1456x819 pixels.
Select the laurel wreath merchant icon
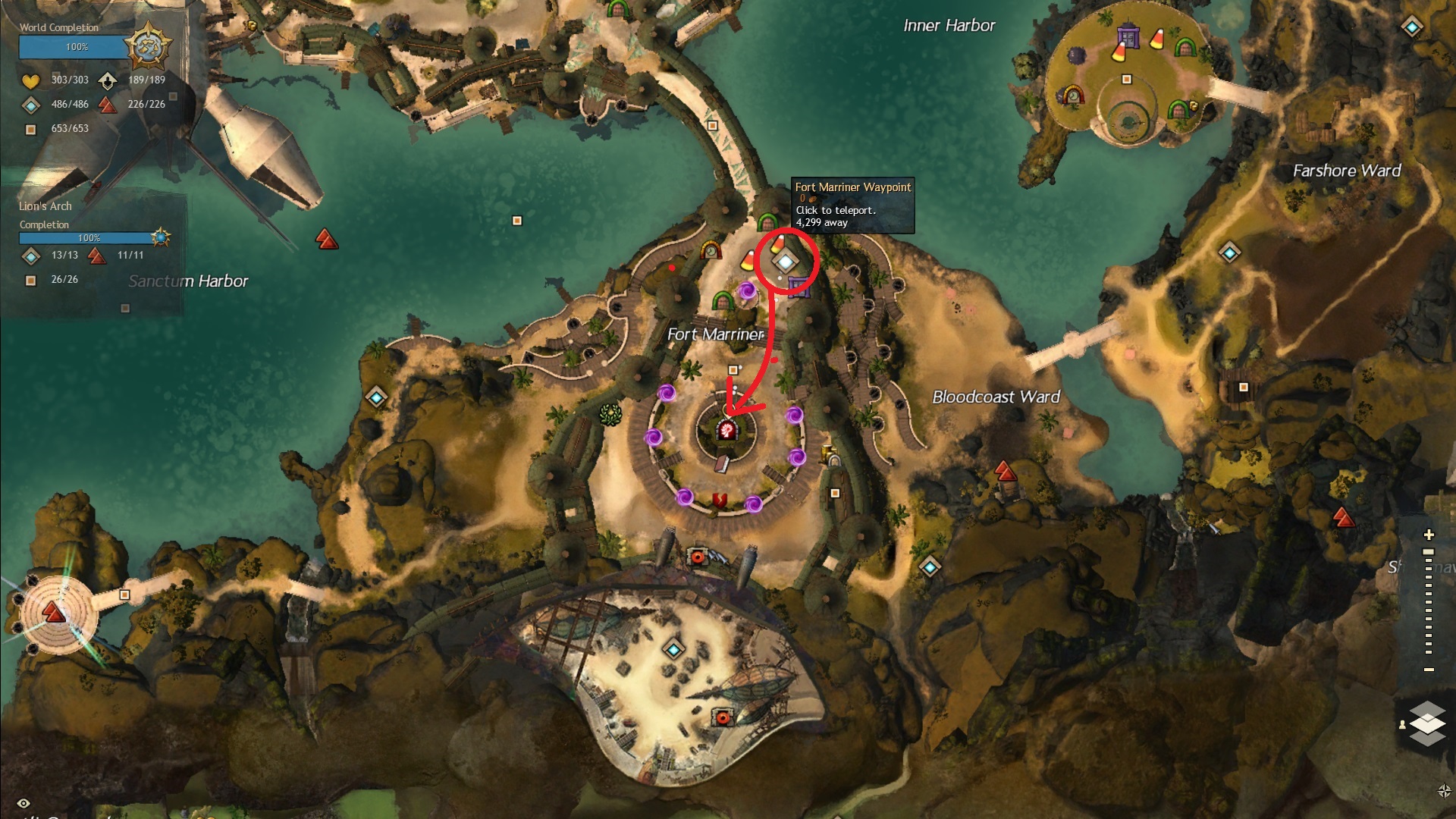[610, 414]
